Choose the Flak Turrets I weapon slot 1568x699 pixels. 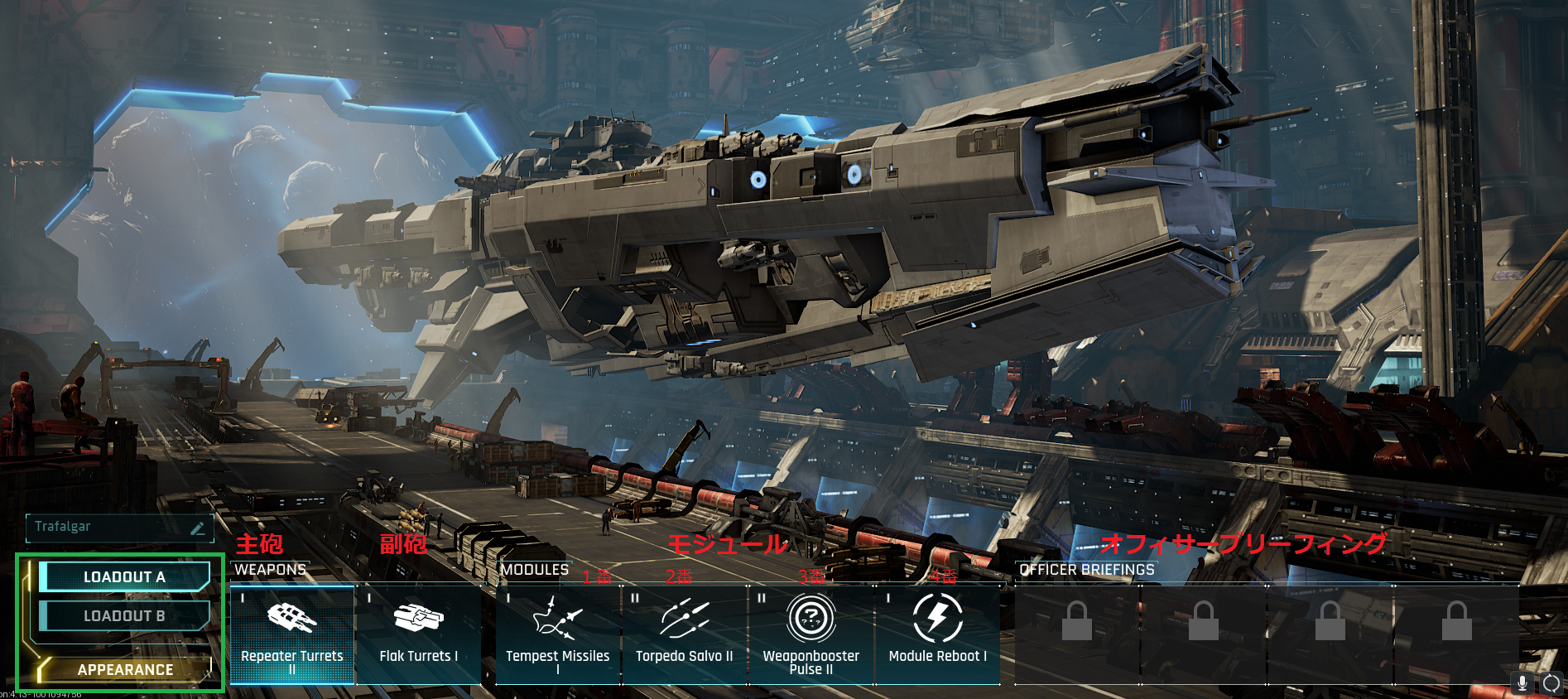pyautogui.click(x=418, y=634)
